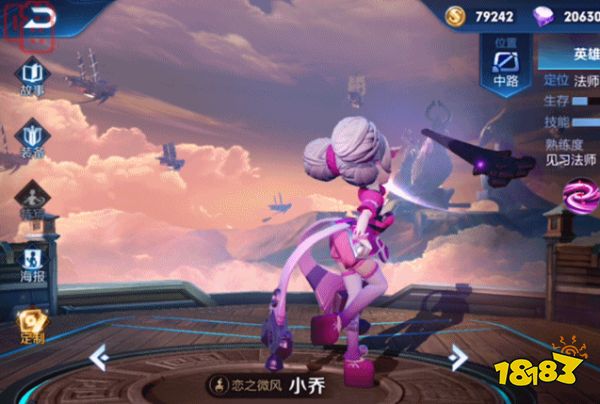
Task: Open the hero figure icon section
Action: (x=33, y=199)
